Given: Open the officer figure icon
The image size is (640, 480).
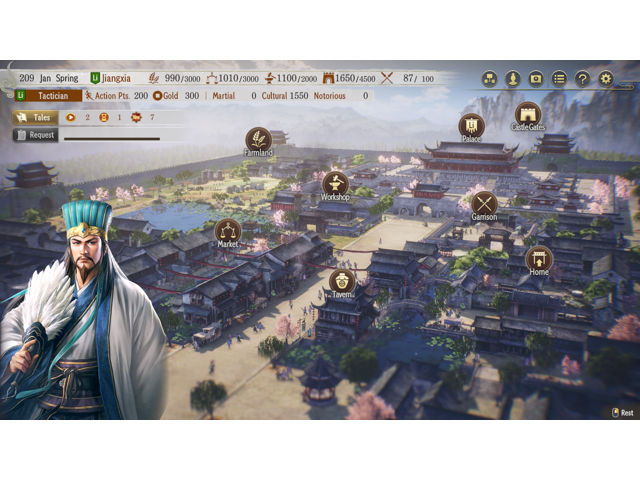Looking at the screenshot, I should [513, 78].
